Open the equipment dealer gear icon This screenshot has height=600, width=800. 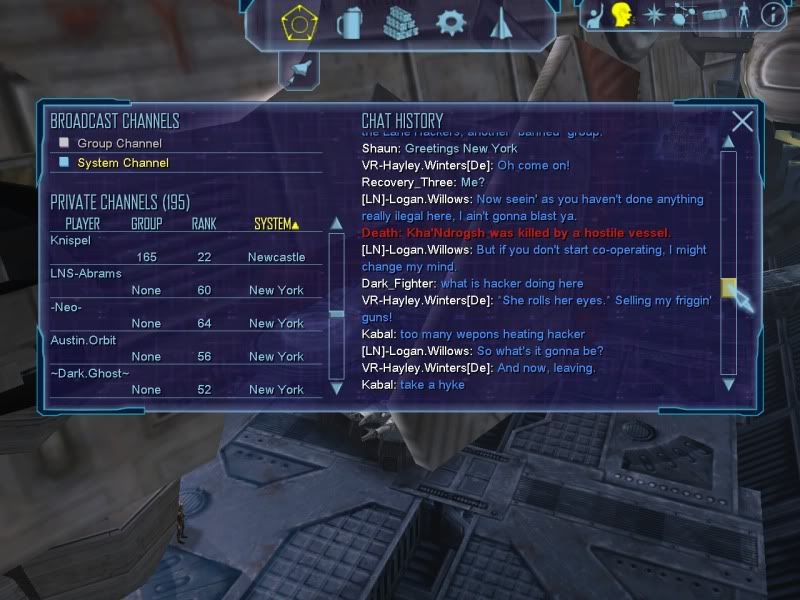coord(451,21)
